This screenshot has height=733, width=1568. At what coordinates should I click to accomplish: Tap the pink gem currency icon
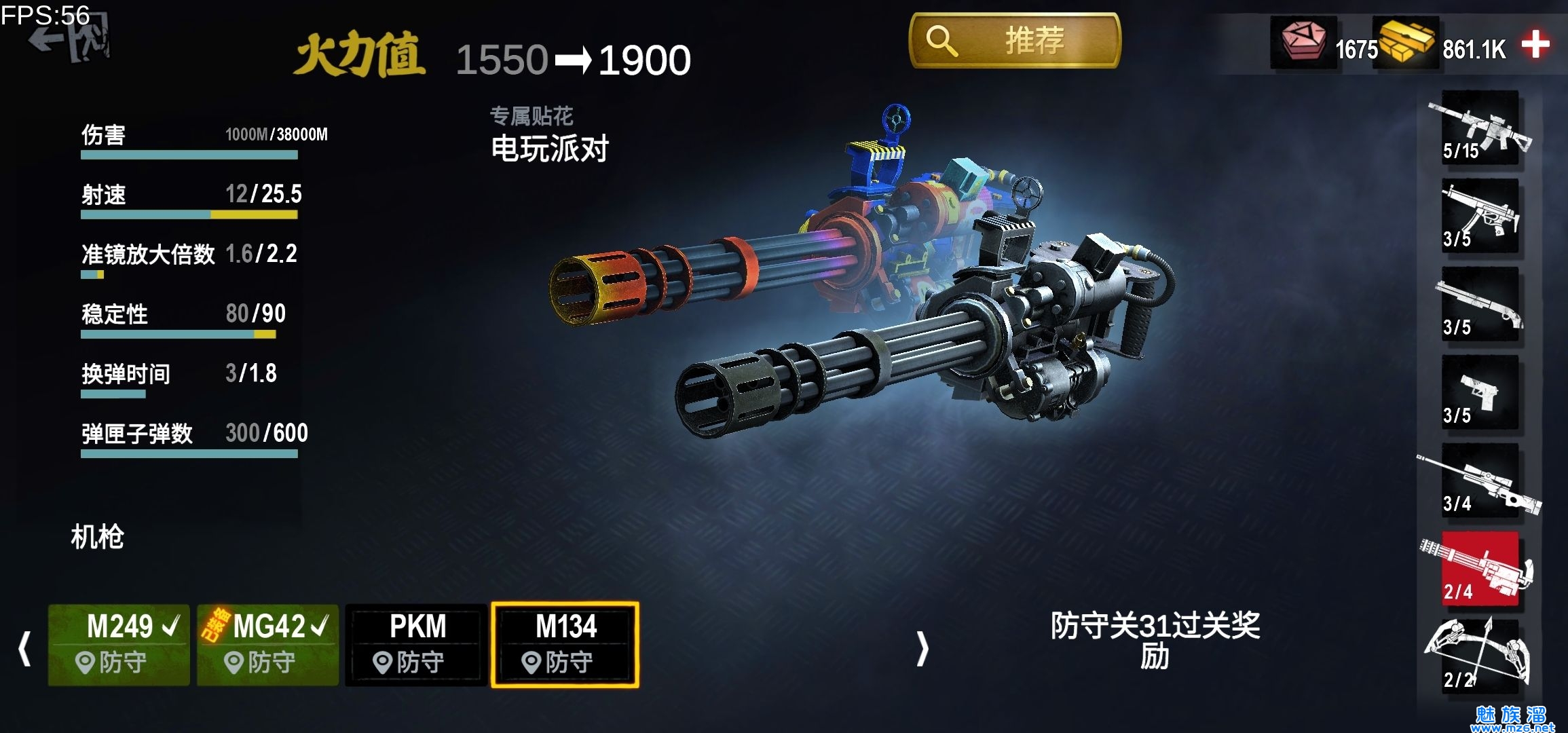tap(1302, 41)
